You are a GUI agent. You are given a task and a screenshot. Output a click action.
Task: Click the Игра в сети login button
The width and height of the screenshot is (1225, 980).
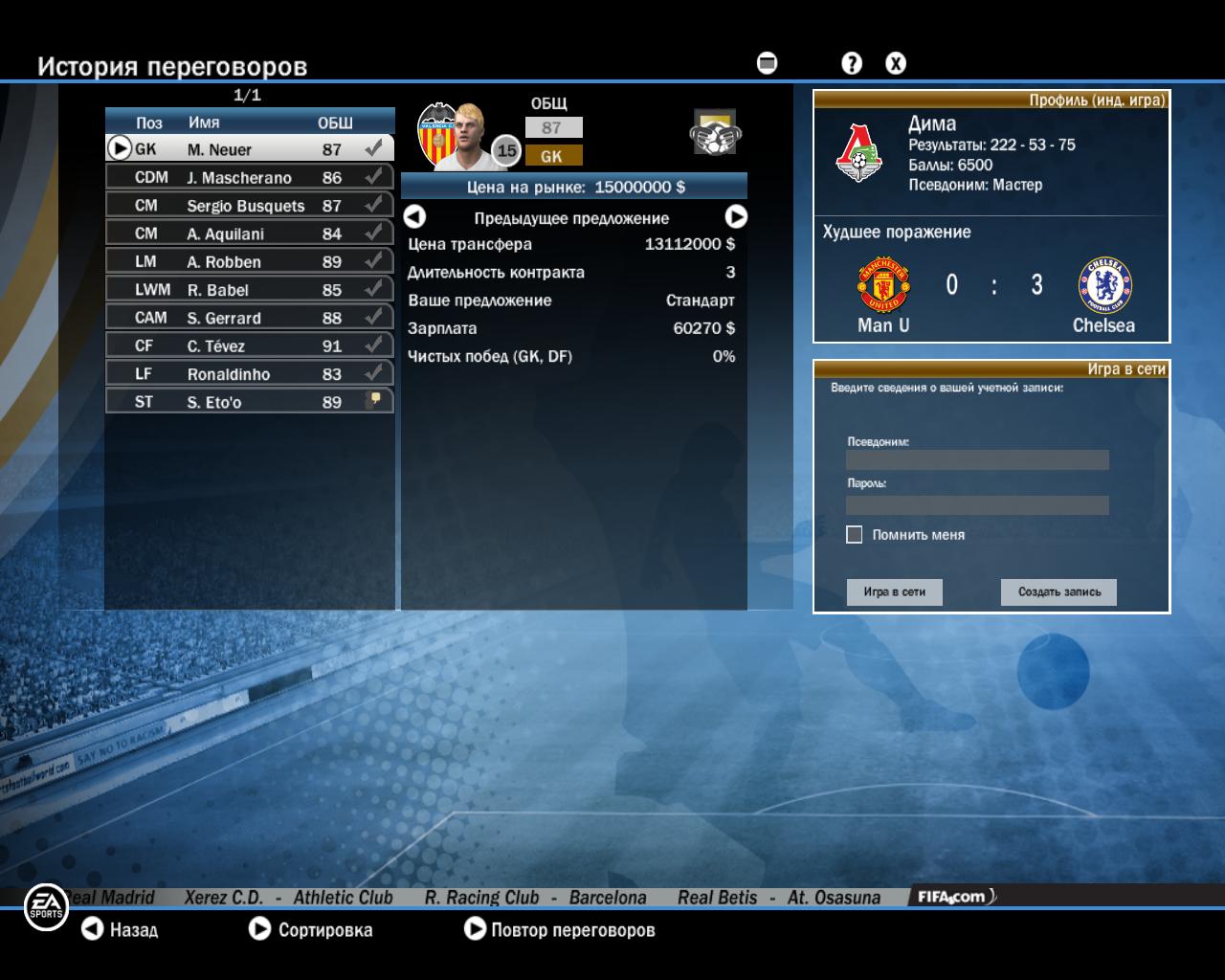(894, 591)
